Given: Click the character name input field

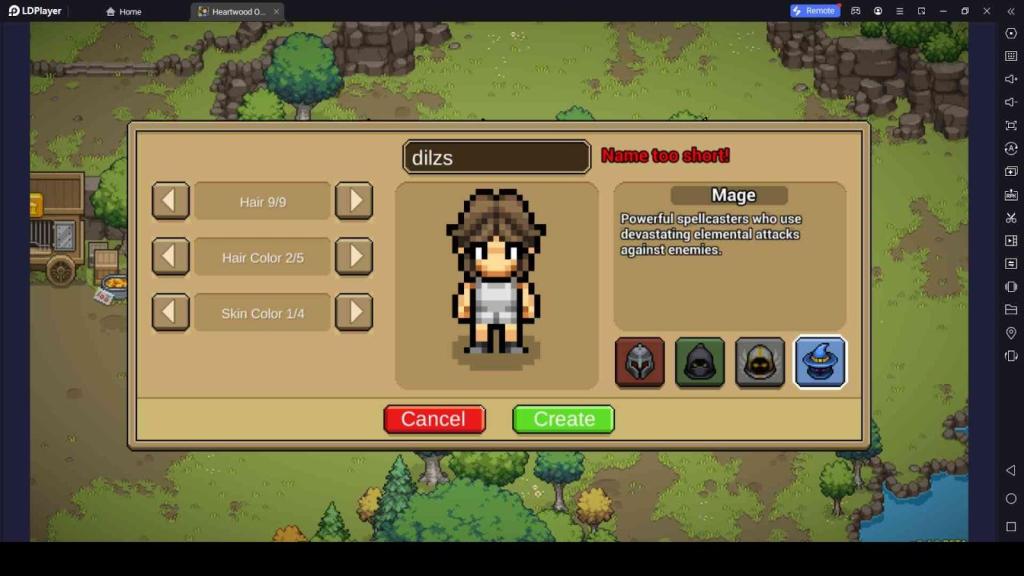Looking at the screenshot, I should (x=496, y=157).
